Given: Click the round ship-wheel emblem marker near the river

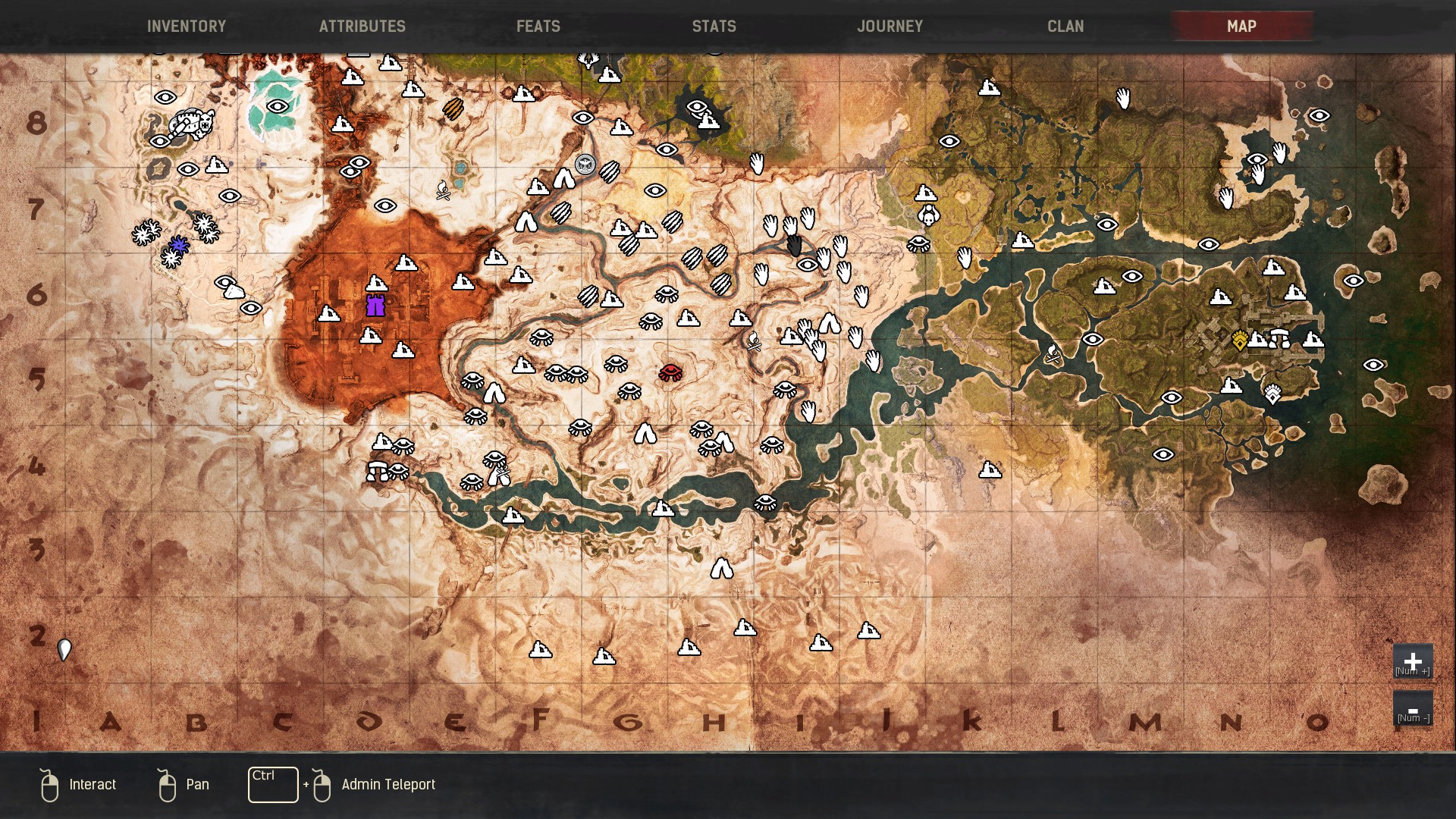Looking at the screenshot, I should tap(585, 165).
